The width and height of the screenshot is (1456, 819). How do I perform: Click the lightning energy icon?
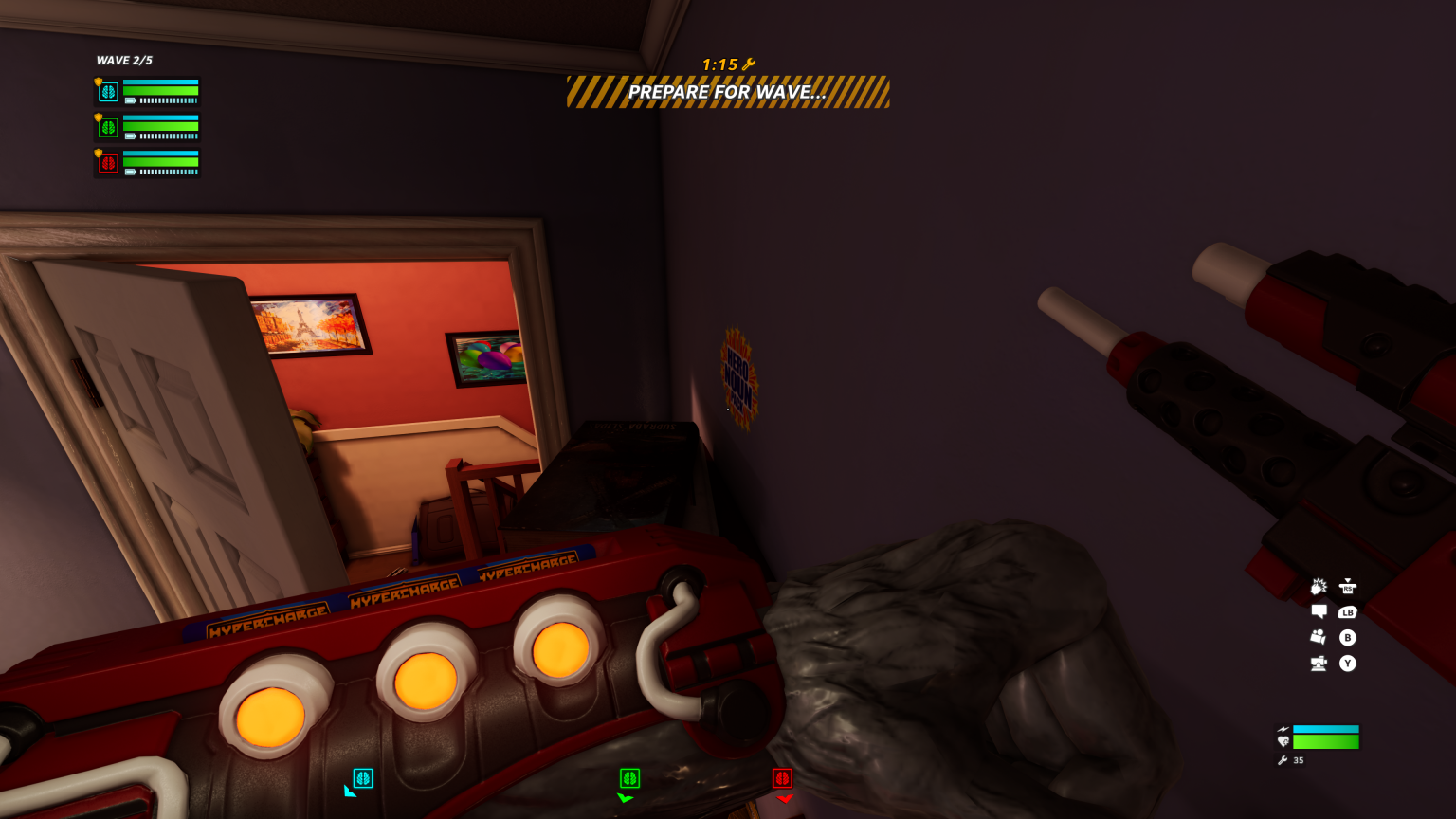[x=1283, y=728]
